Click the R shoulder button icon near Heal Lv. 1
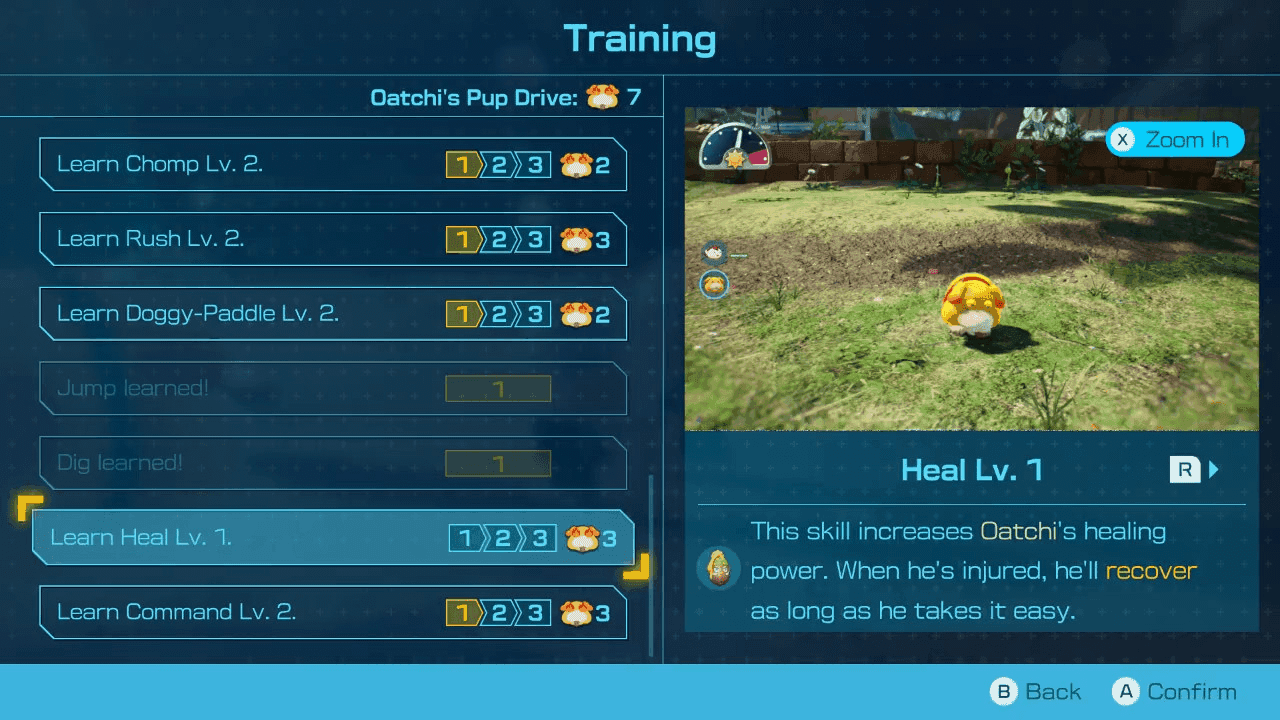 [1186, 469]
